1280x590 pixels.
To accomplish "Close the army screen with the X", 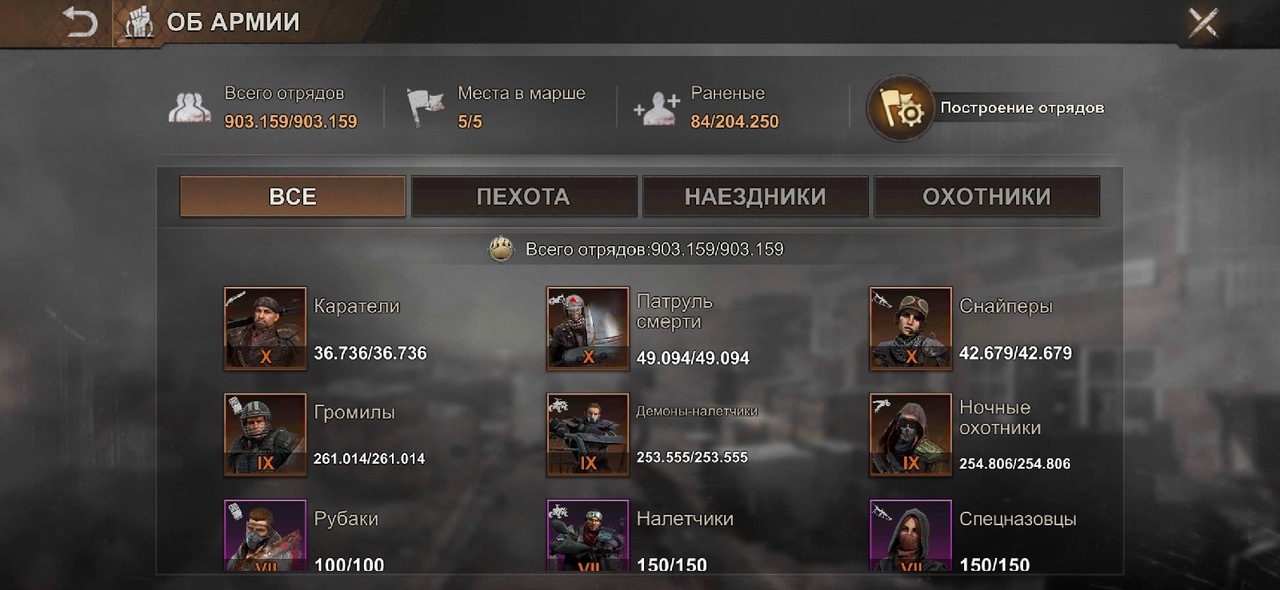I will point(1202,22).
